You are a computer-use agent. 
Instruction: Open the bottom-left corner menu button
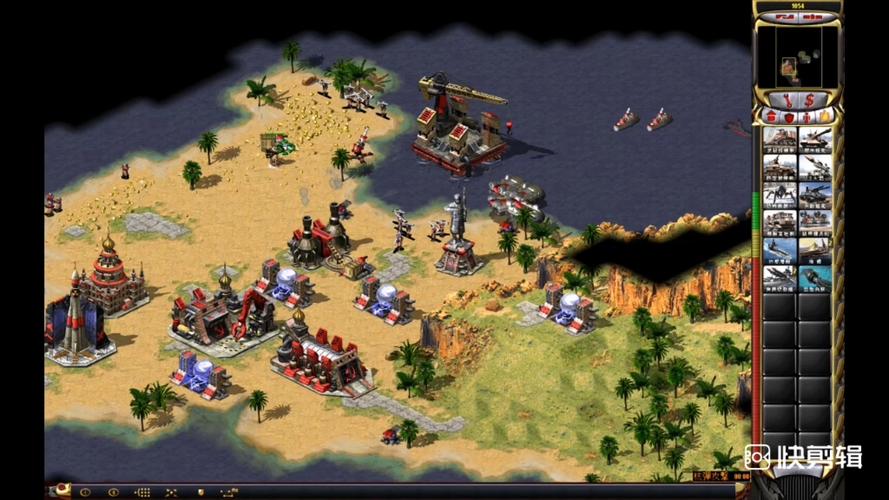[x=60, y=491]
